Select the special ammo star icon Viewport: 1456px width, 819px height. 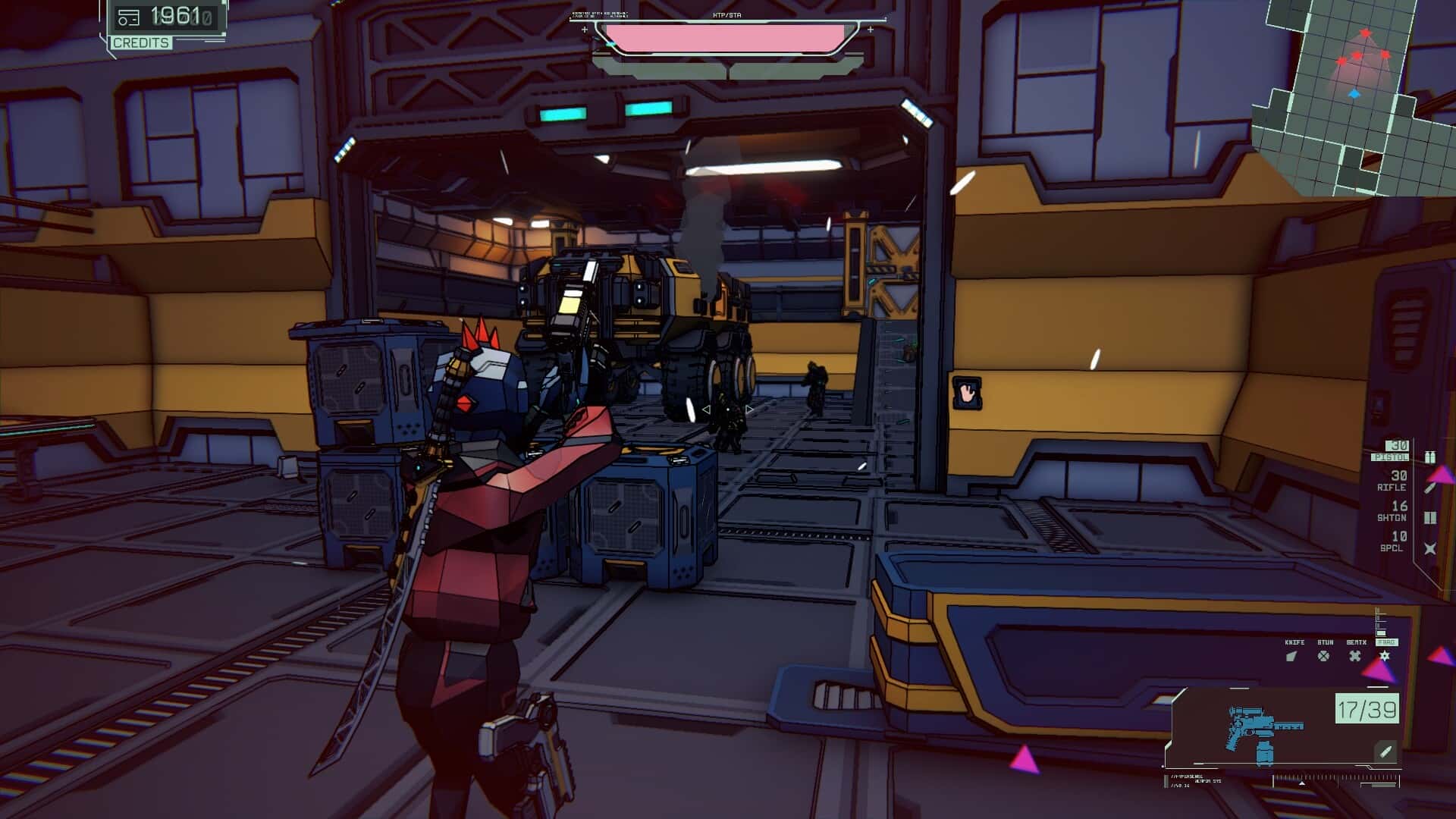pos(1430,548)
